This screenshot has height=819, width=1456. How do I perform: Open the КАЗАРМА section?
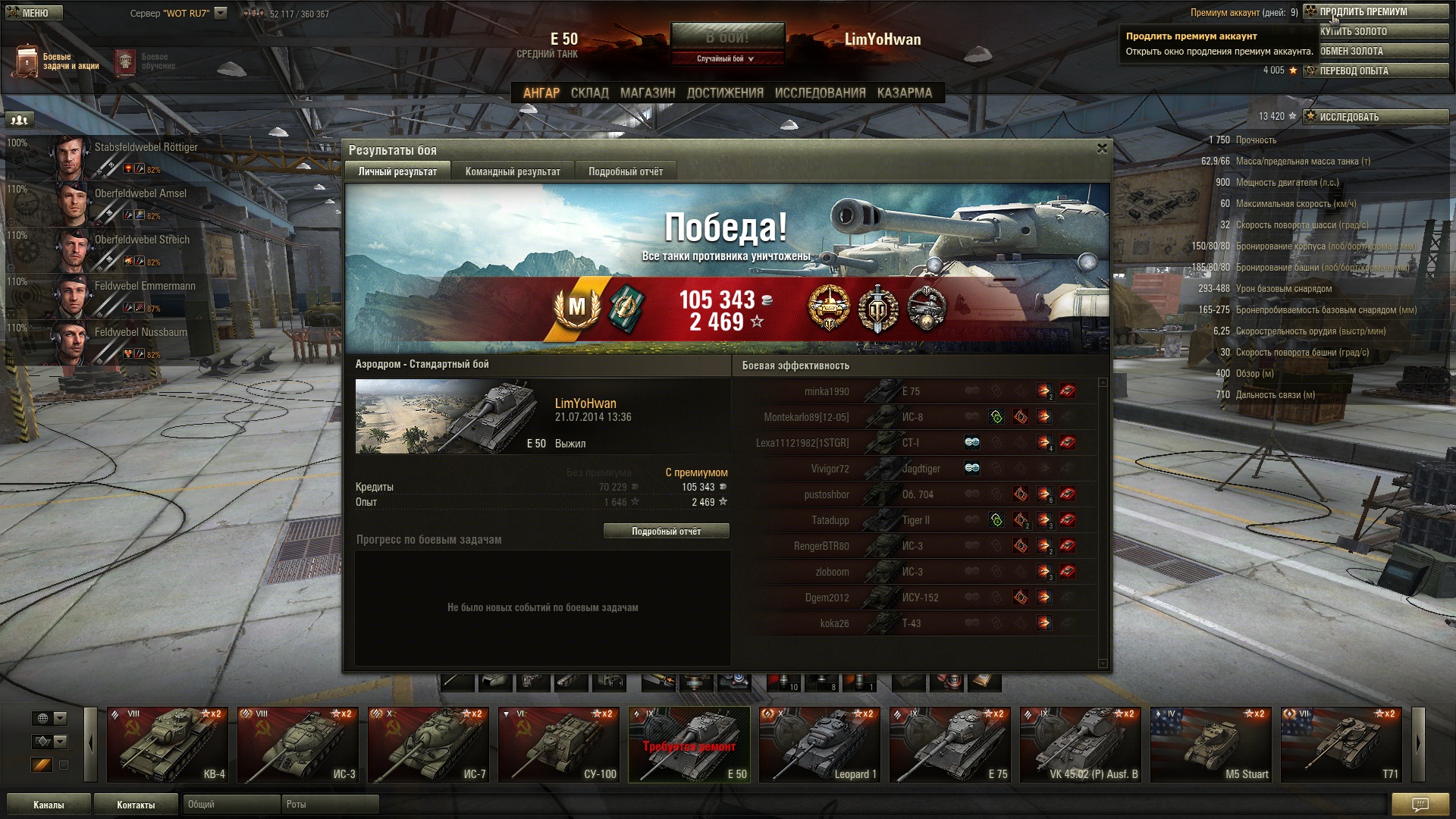pyautogui.click(x=904, y=93)
